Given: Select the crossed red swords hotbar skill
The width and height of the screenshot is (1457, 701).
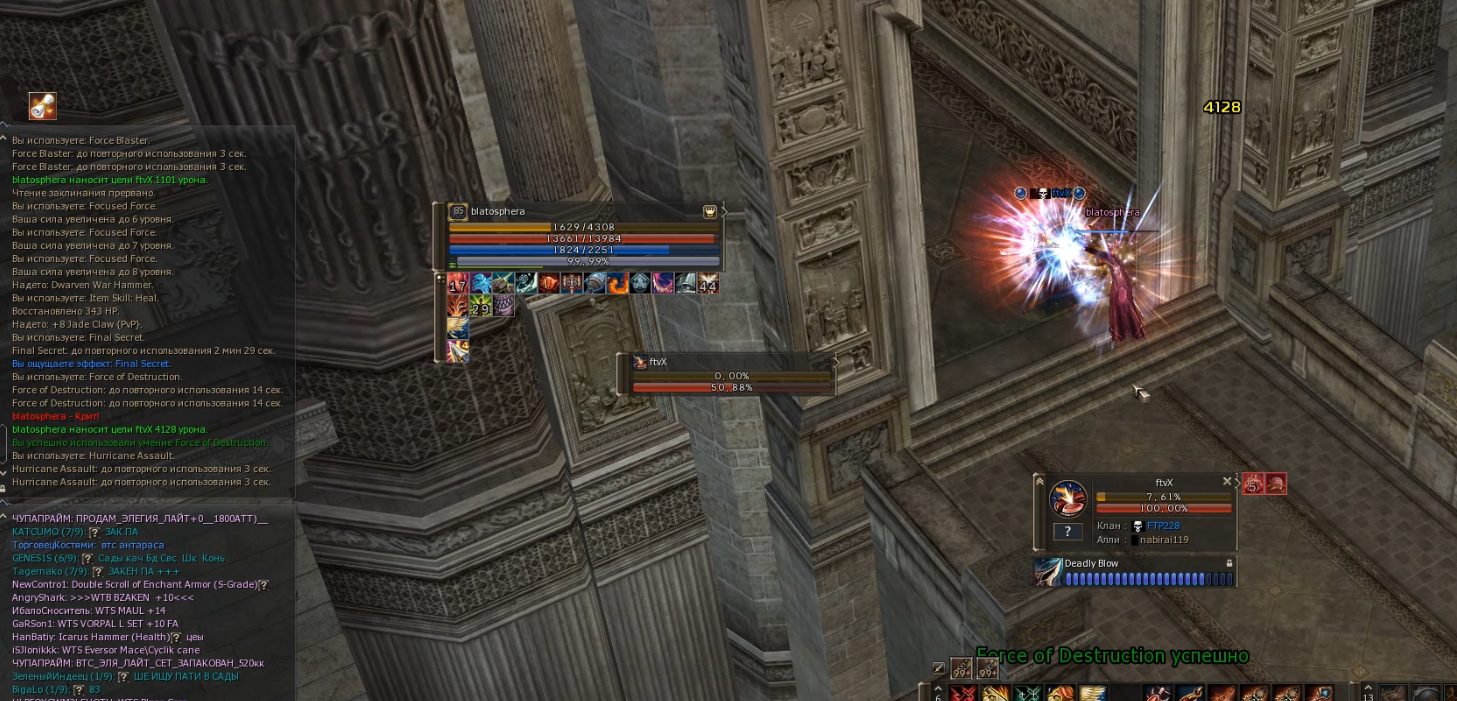Looking at the screenshot, I should [x=962, y=693].
